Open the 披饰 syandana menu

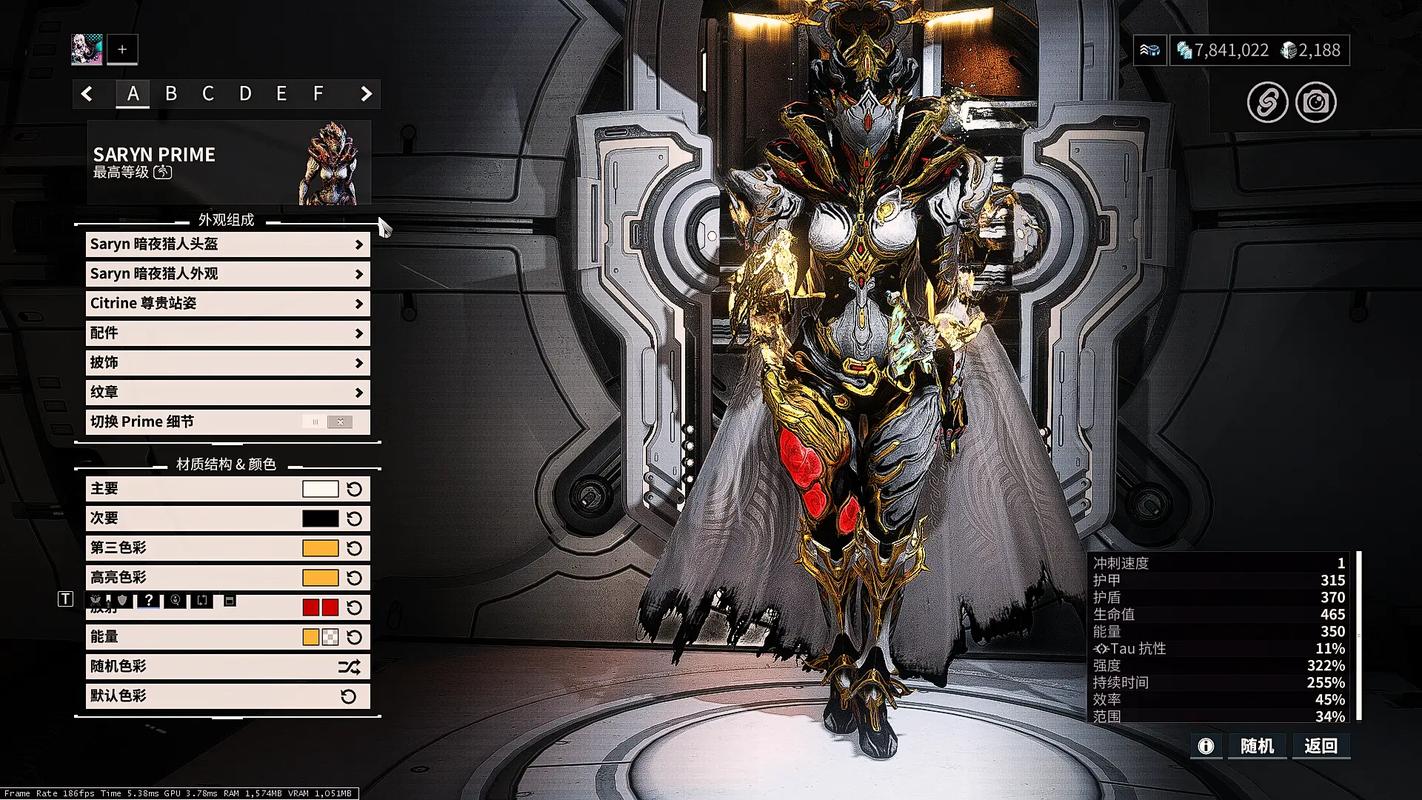(x=227, y=362)
